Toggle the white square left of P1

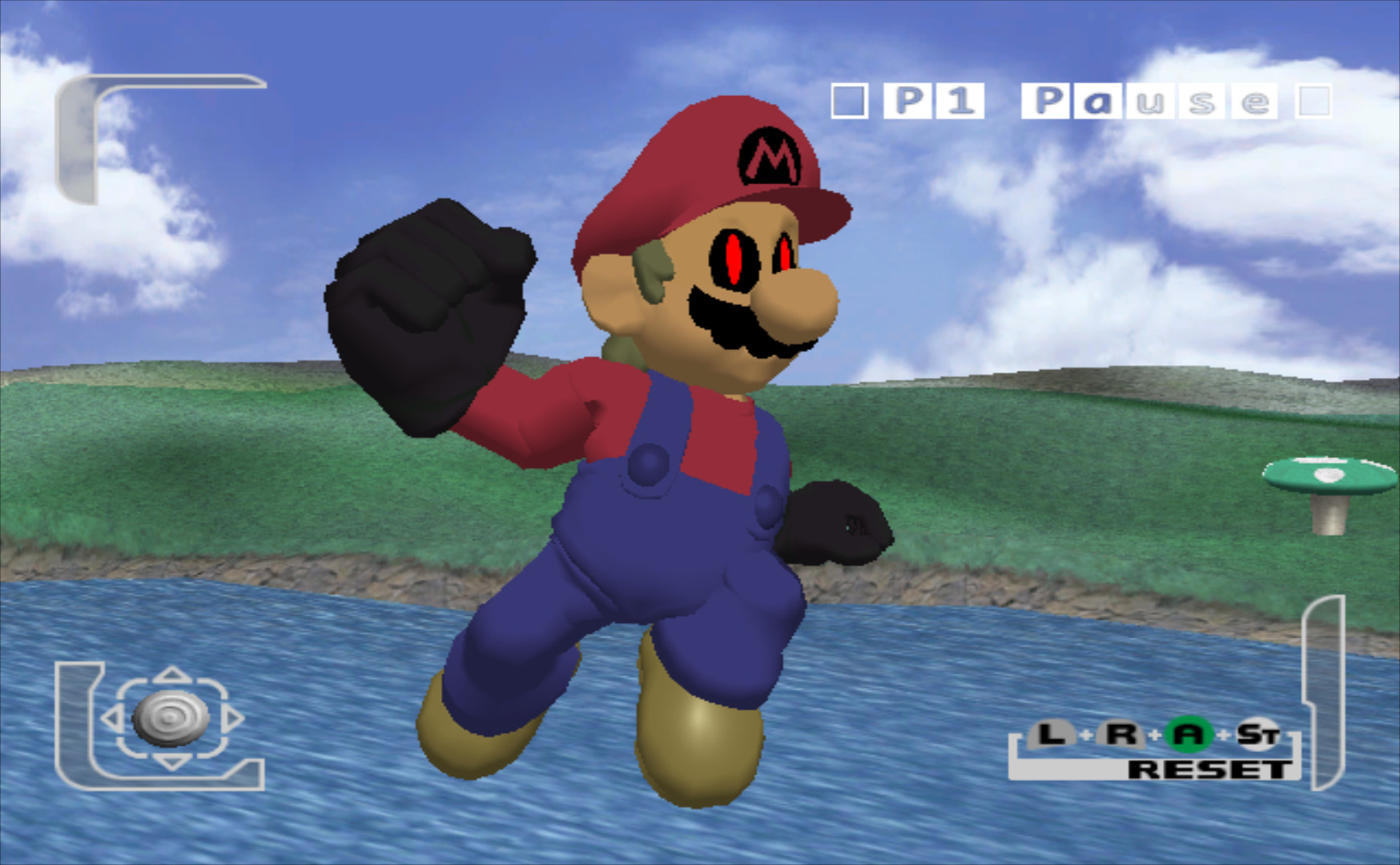[851, 100]
